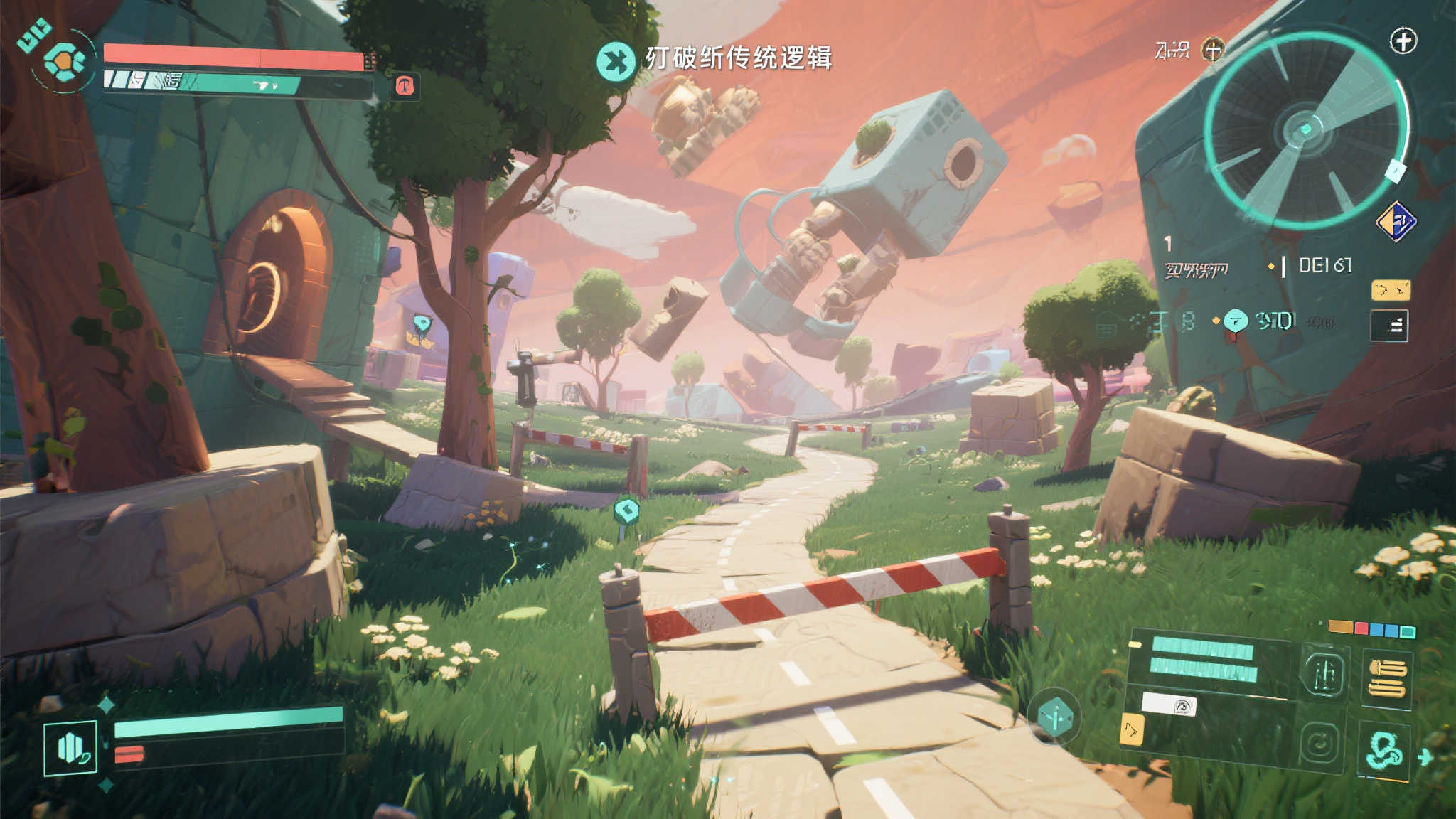This screenshot has width=1456, height=819.
Task: Click the white toggle bar
Action: [1169, 705]
